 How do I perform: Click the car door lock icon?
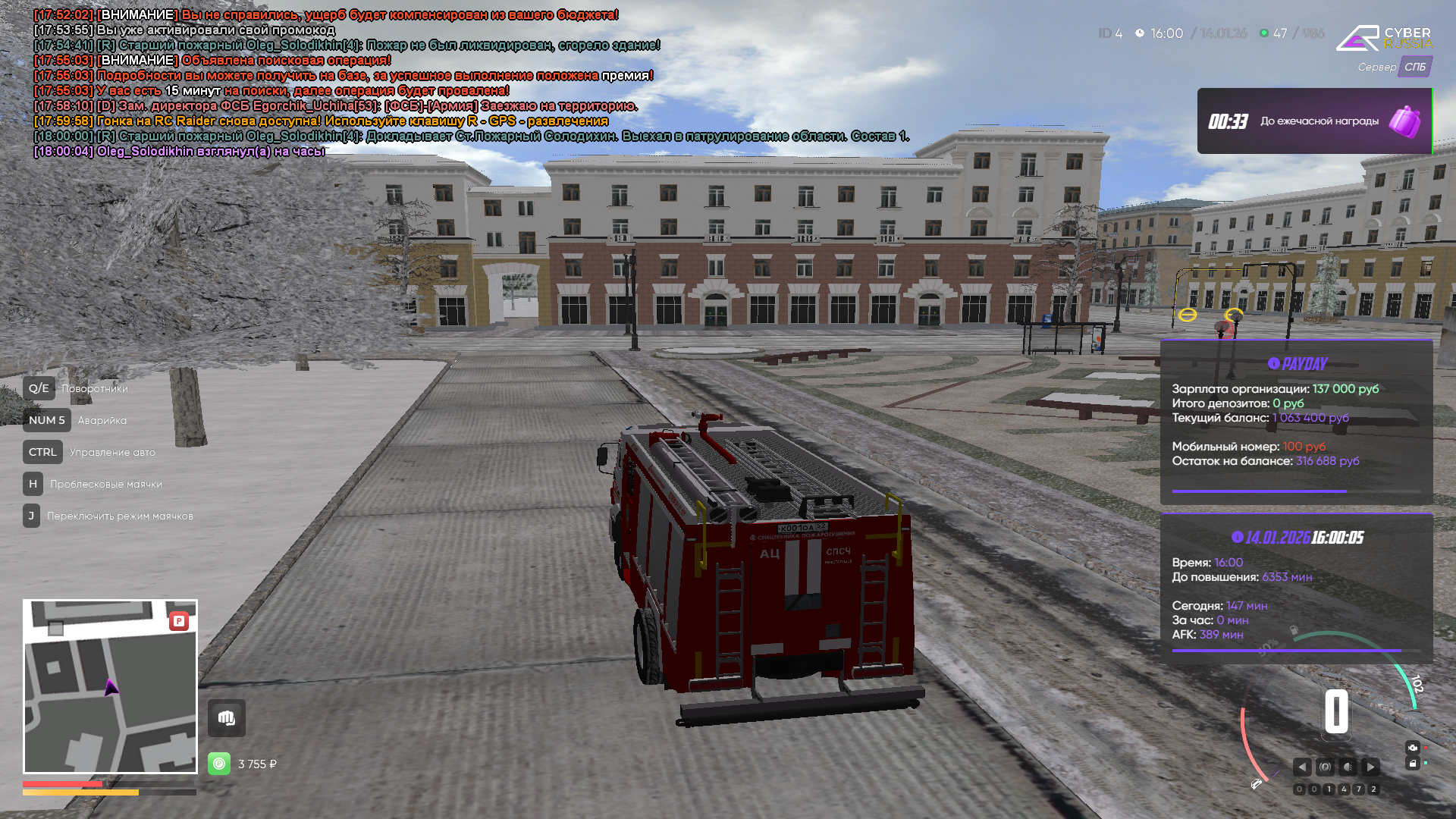pos(1412,764)
